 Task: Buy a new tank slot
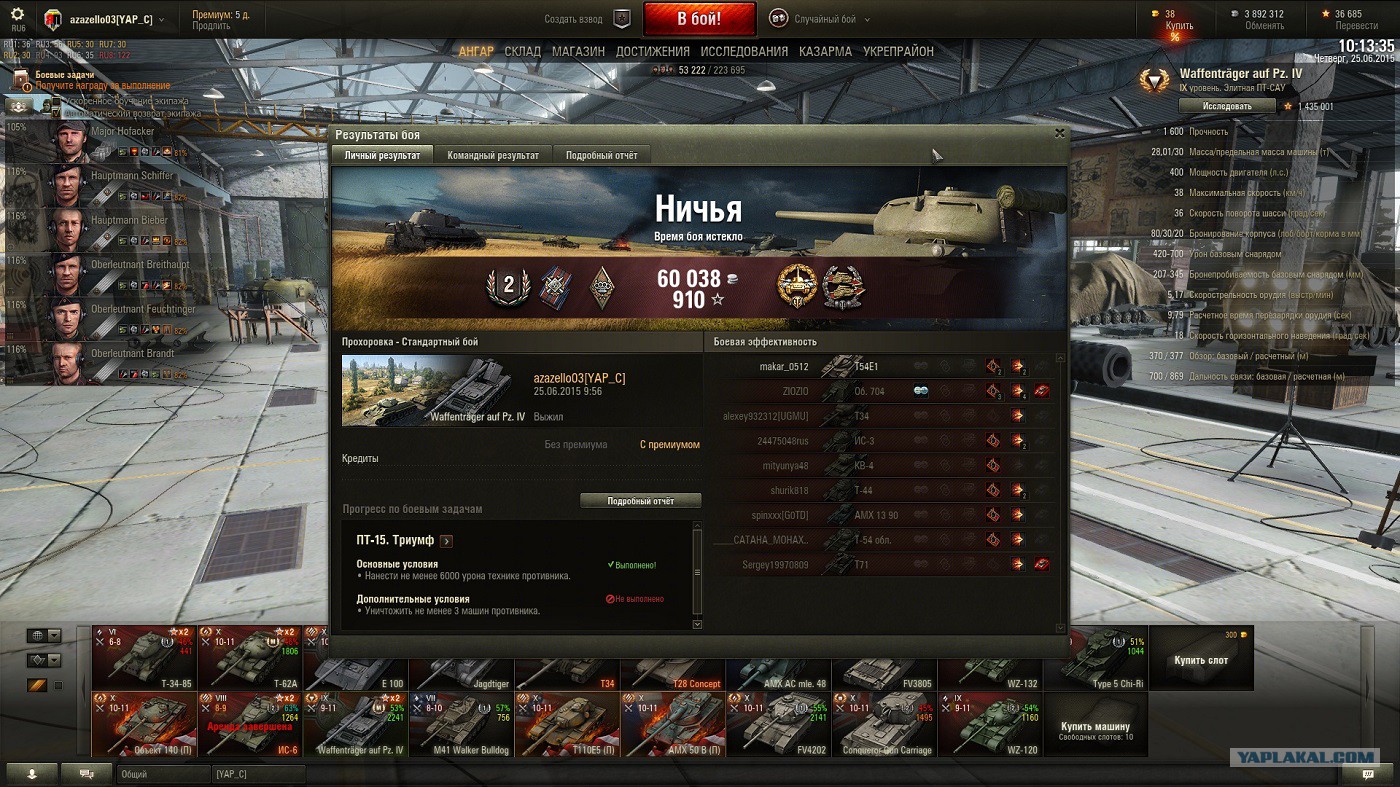point(1201,658)
